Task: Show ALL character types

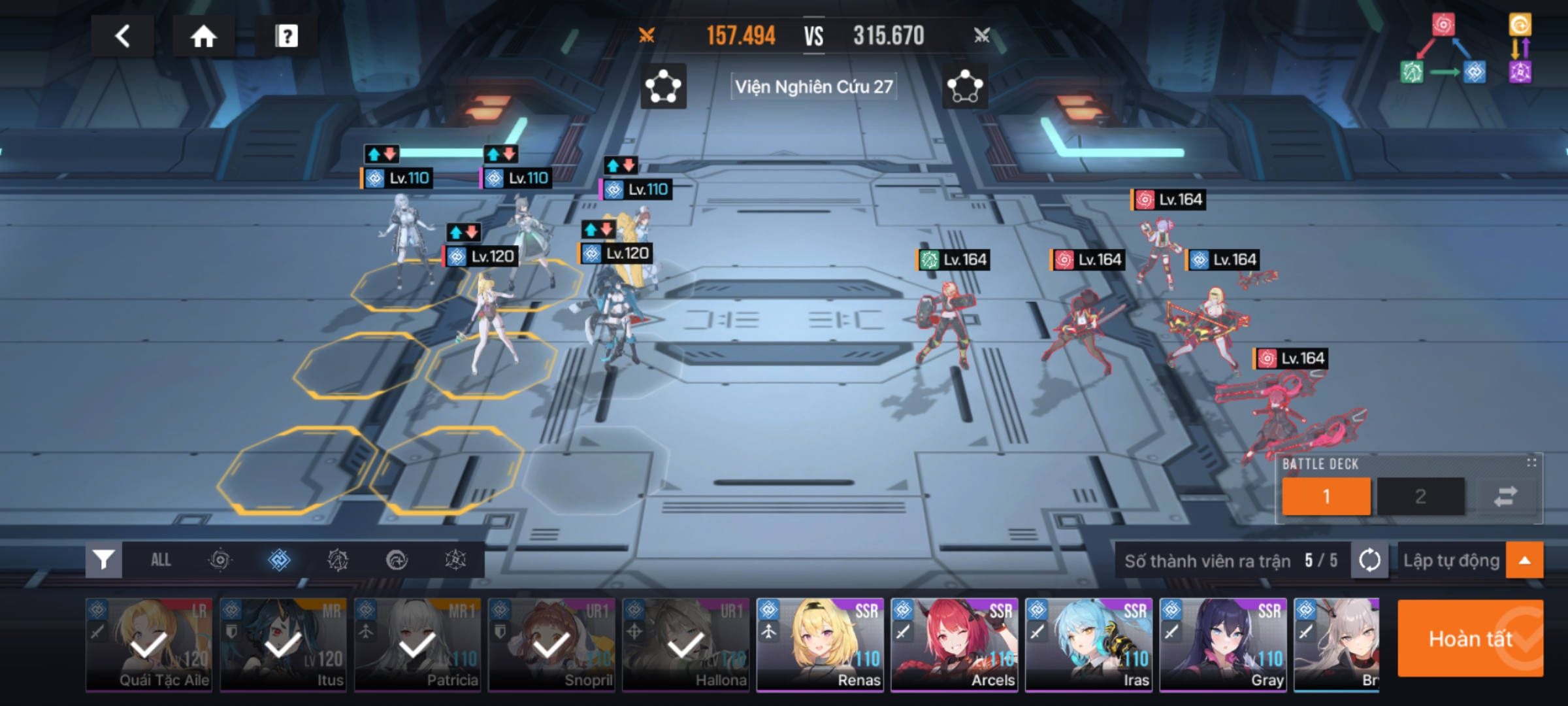Action: pyautogui.click(x=161, y=560)
